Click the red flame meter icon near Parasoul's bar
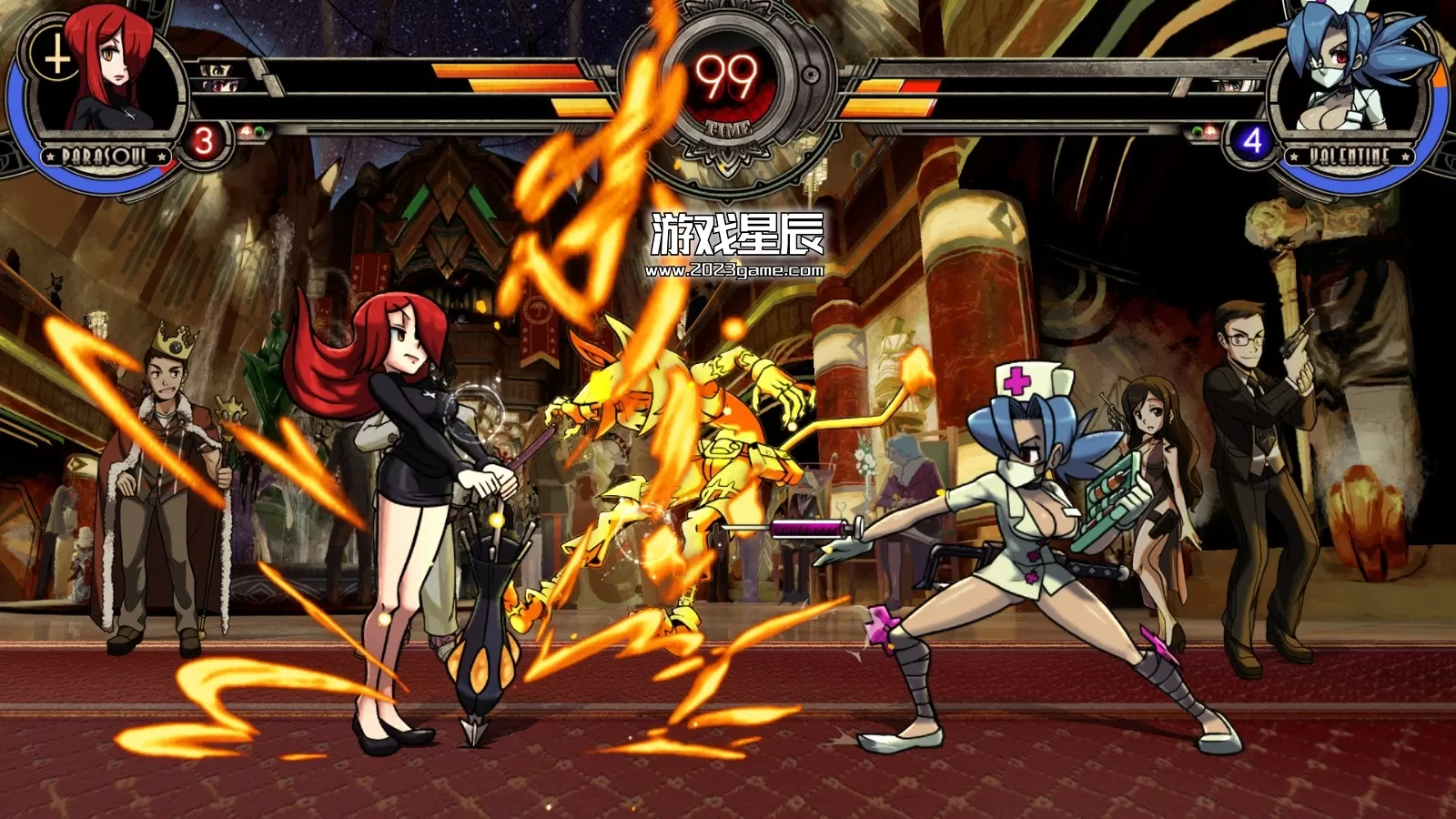1456x819 pixels. (246, 131)
